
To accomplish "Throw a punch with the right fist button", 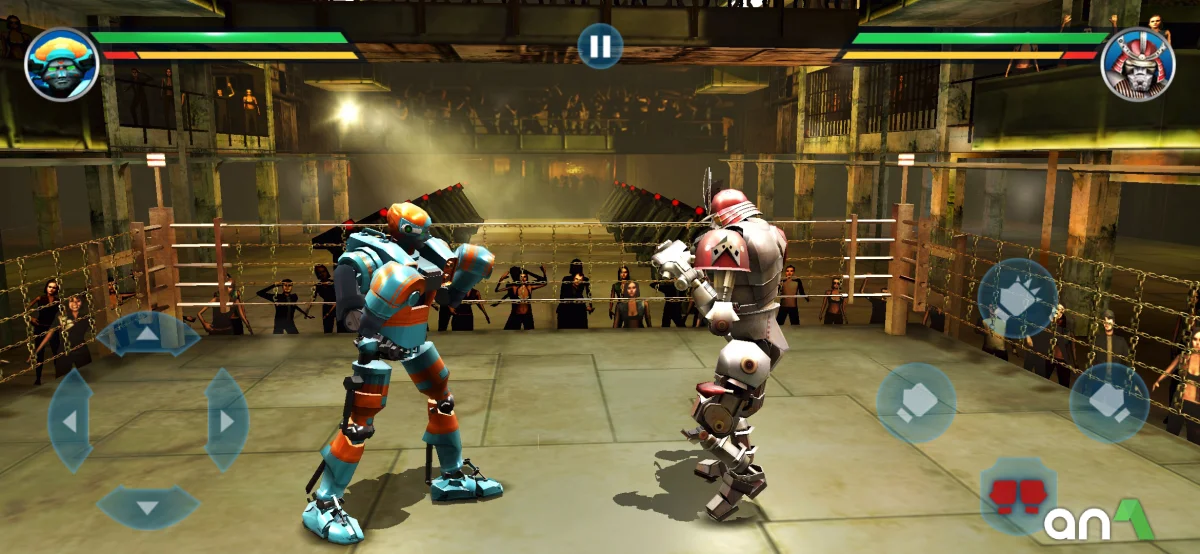I will click(1109, 402).
